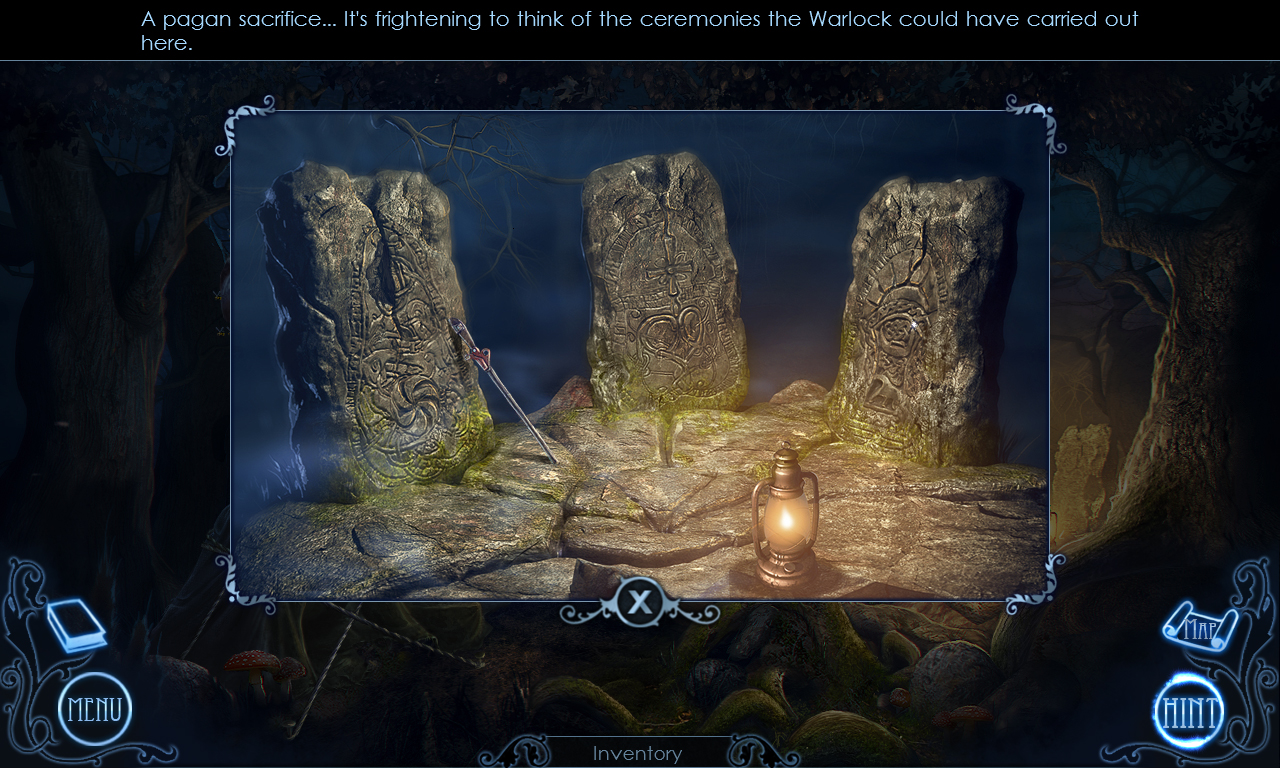Activate the glowing HINT button
The width and height of the screenshot is (1280, 768).
pyautogui.click(x=1186, y=711)
